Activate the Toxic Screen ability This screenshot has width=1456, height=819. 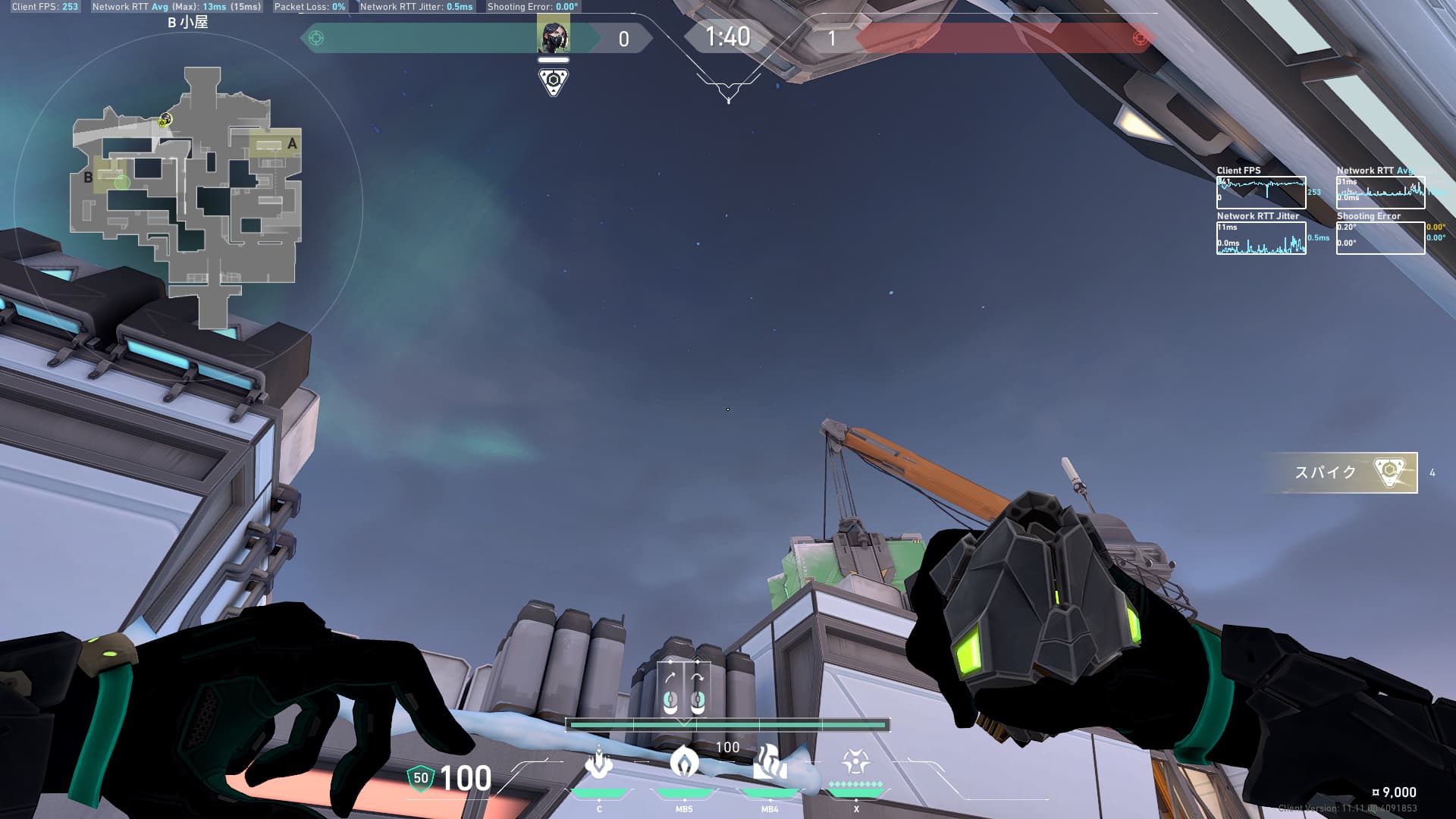(x=769, y=763)
